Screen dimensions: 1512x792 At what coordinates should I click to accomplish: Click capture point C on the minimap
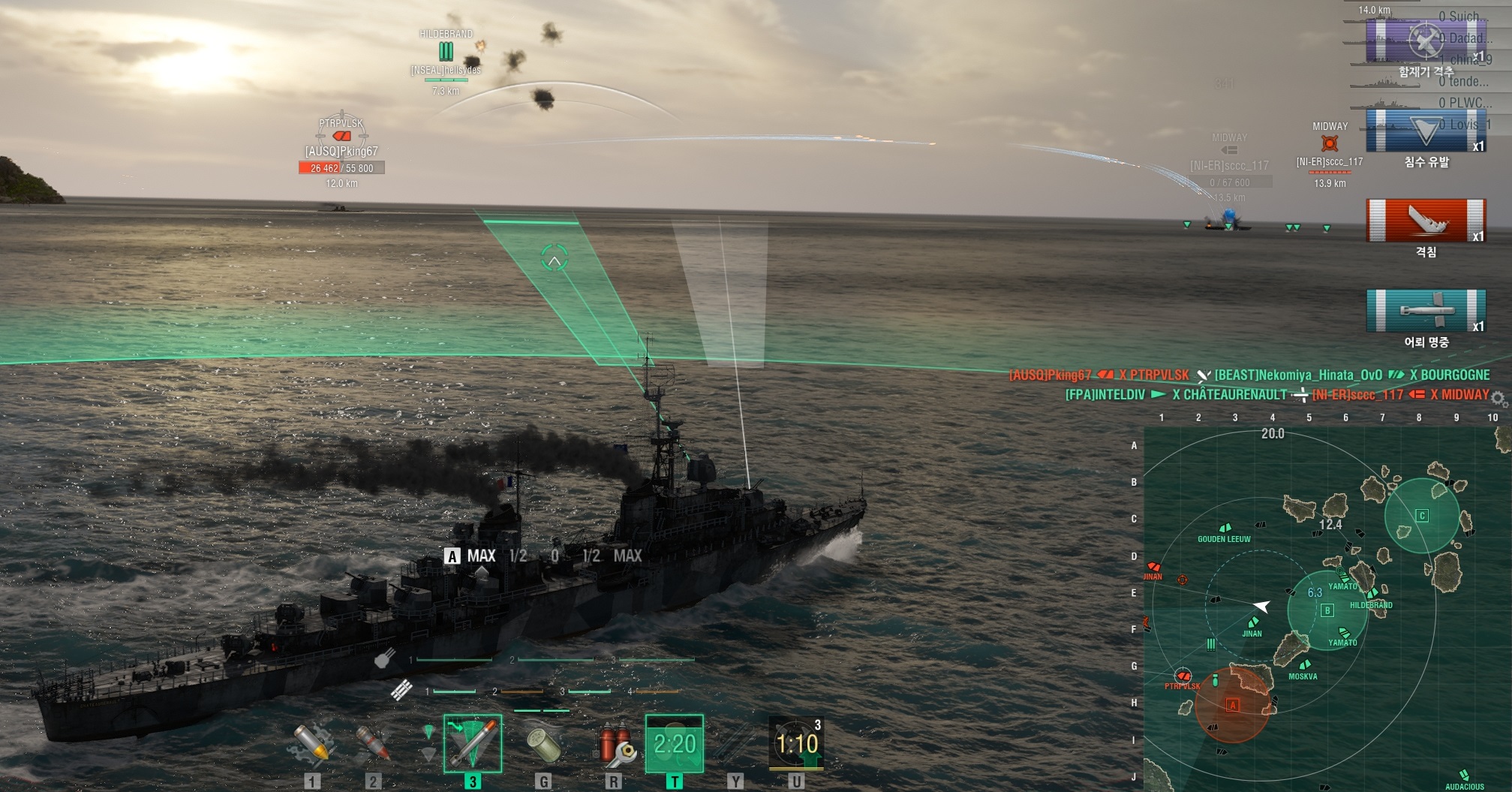click(1421, 515)
